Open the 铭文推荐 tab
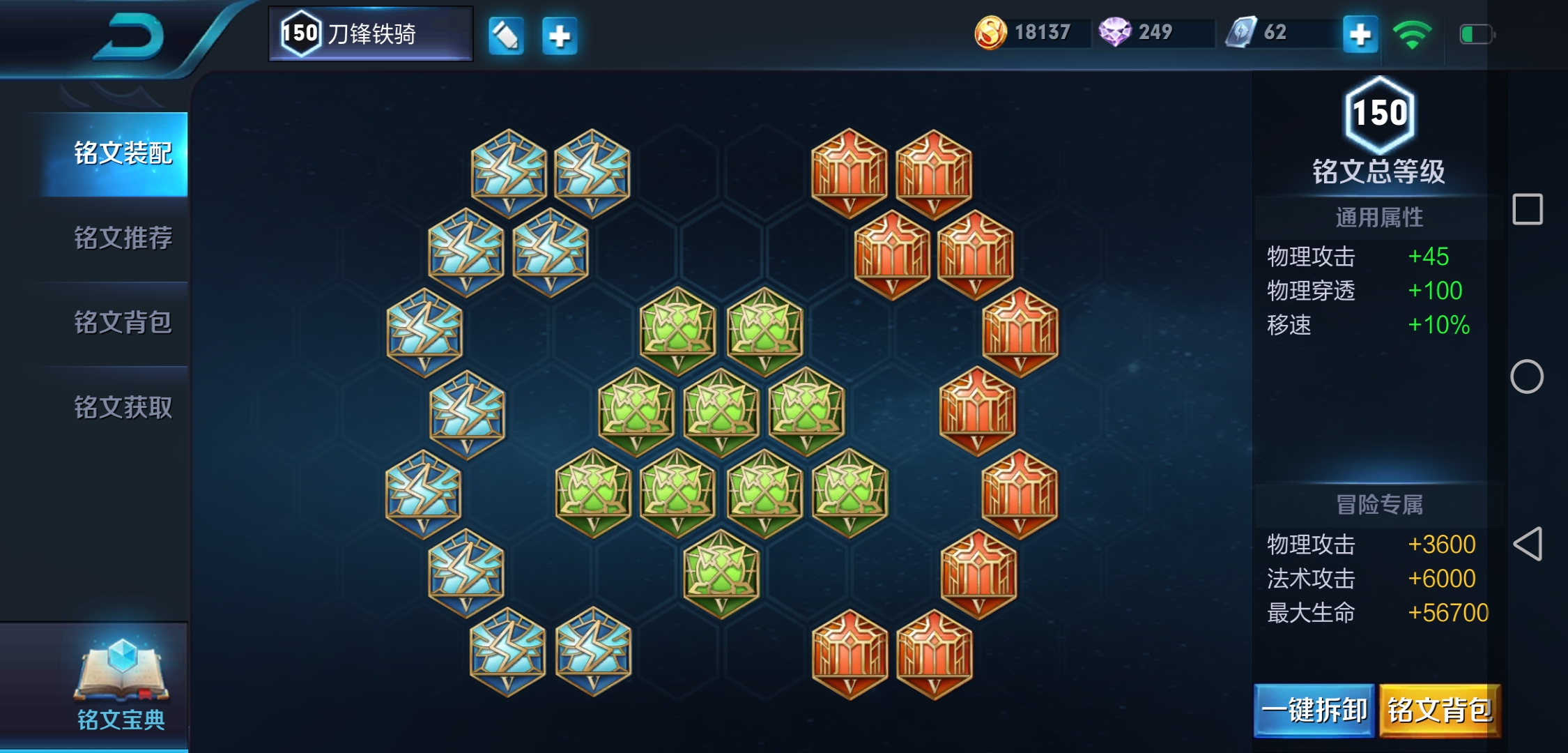The image size is (1568, 753). [122, 238]
